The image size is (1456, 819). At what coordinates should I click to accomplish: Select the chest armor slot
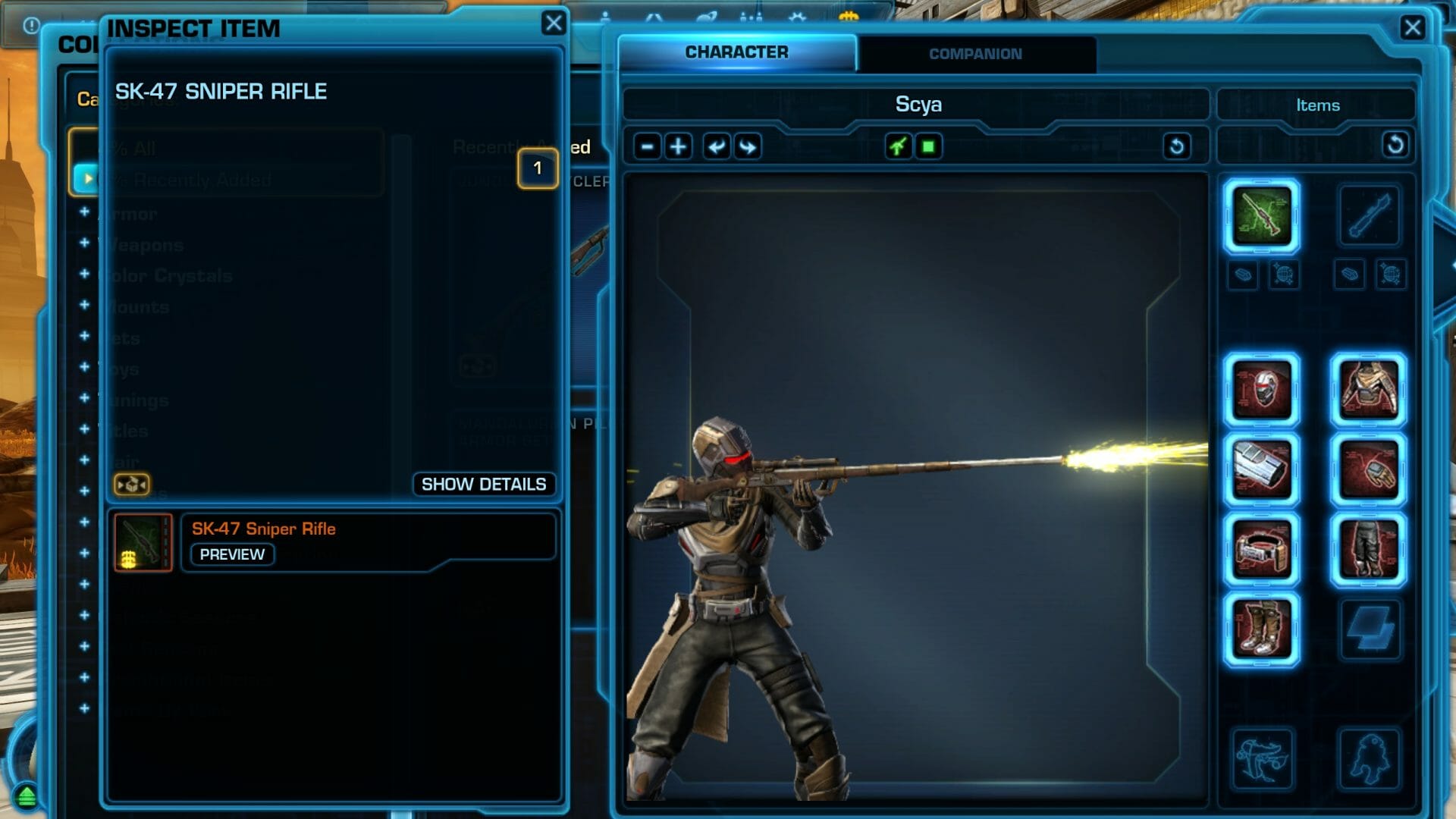click(x=1368, y=391)
